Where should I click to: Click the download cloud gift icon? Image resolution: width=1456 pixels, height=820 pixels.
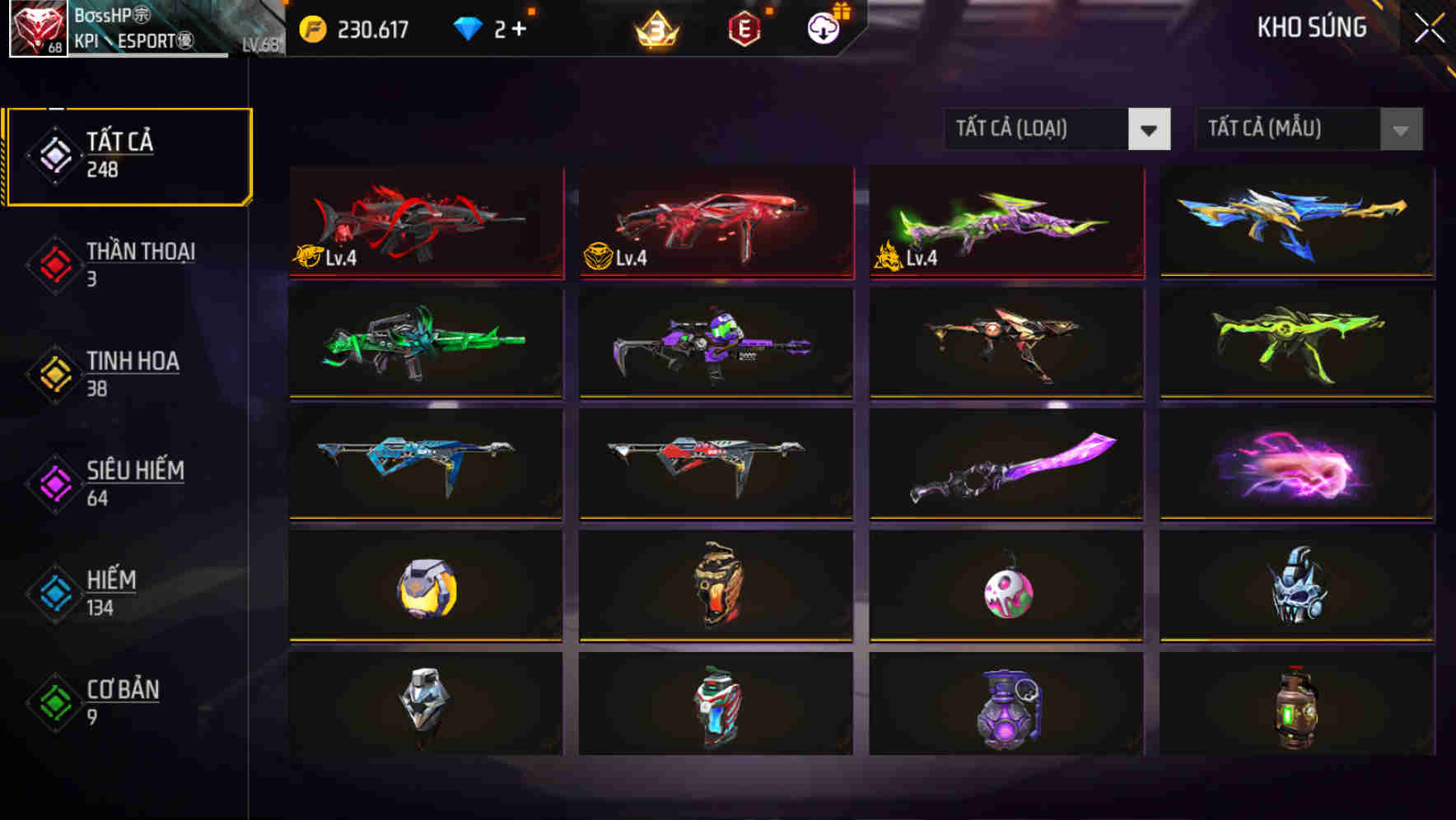pyautogui.click(x=822, y=26)
